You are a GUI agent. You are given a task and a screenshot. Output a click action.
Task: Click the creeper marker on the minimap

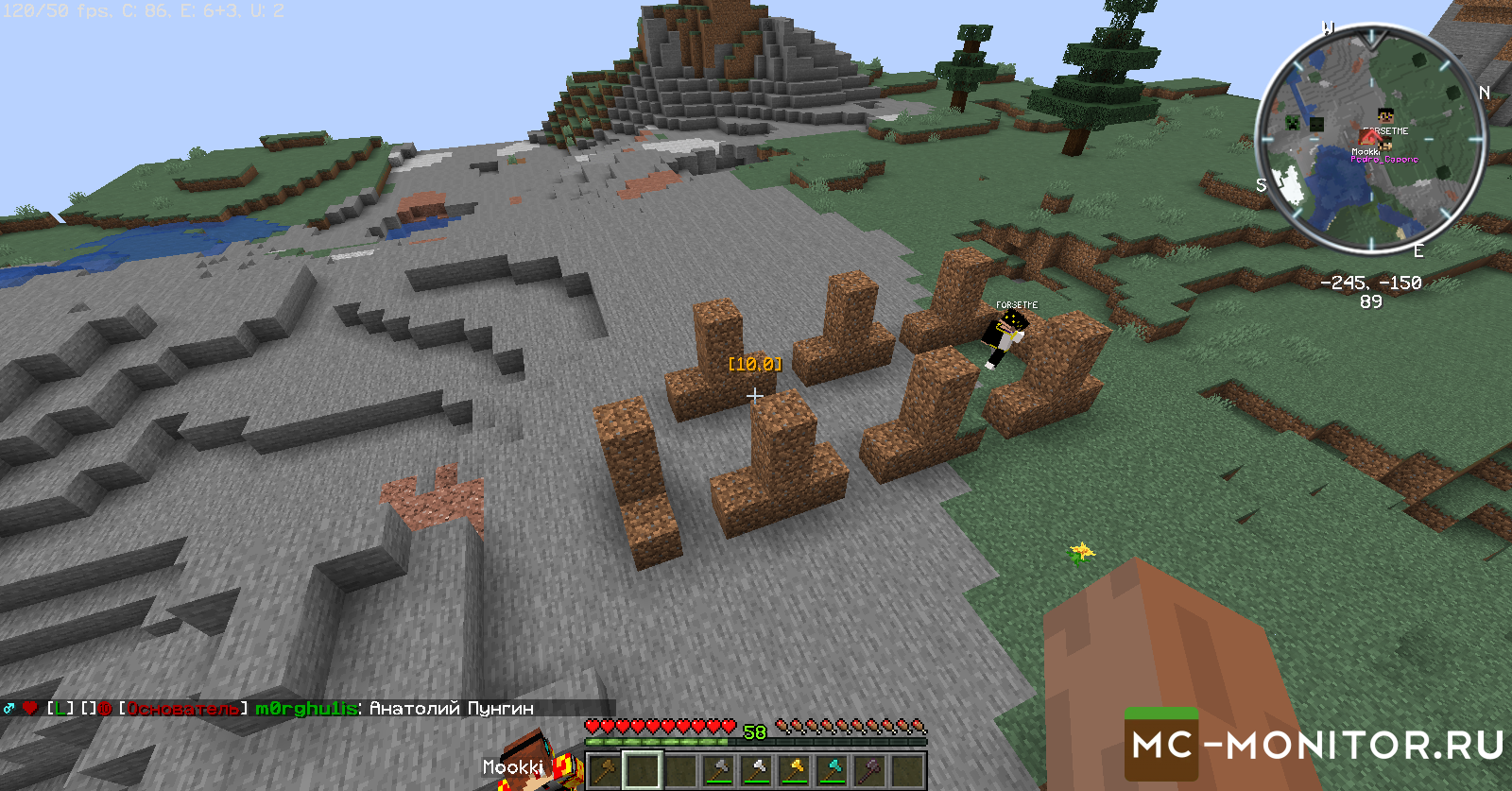point(1292,122)
